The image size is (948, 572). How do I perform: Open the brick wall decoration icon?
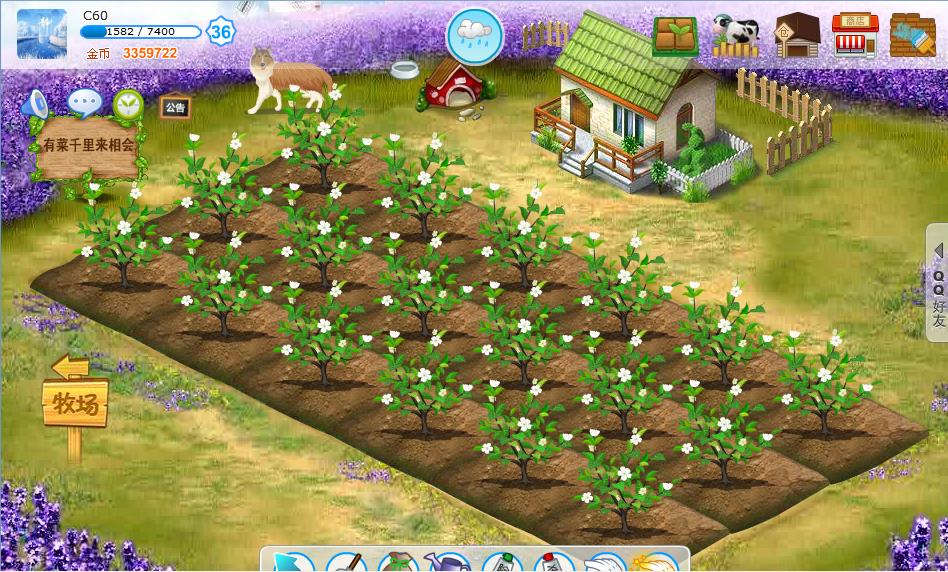pyautogui.click(x=913, y=36)
